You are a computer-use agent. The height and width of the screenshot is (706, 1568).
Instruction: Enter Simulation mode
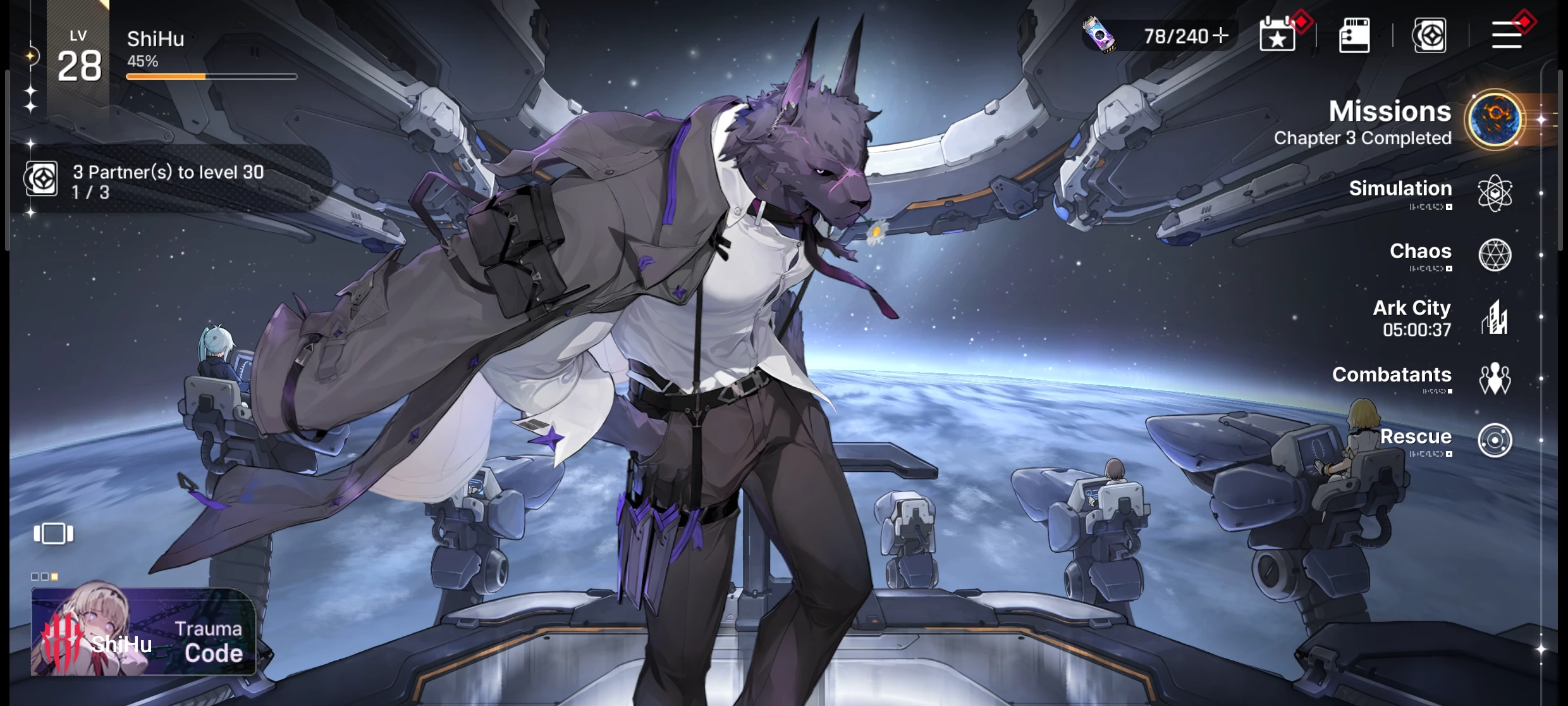[x=1495, y=192]
